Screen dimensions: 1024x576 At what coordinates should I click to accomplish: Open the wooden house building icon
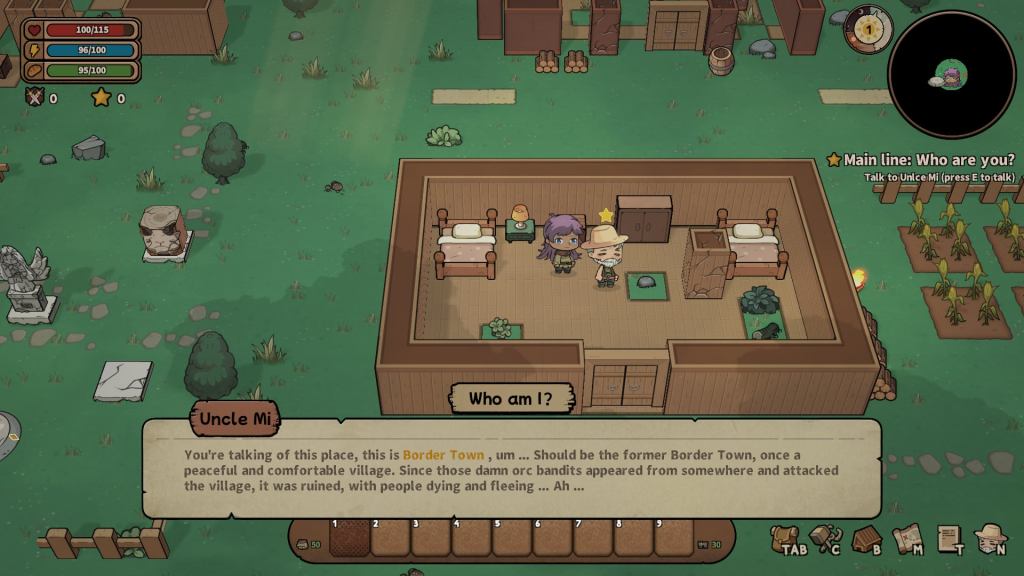tap(866, 538)
